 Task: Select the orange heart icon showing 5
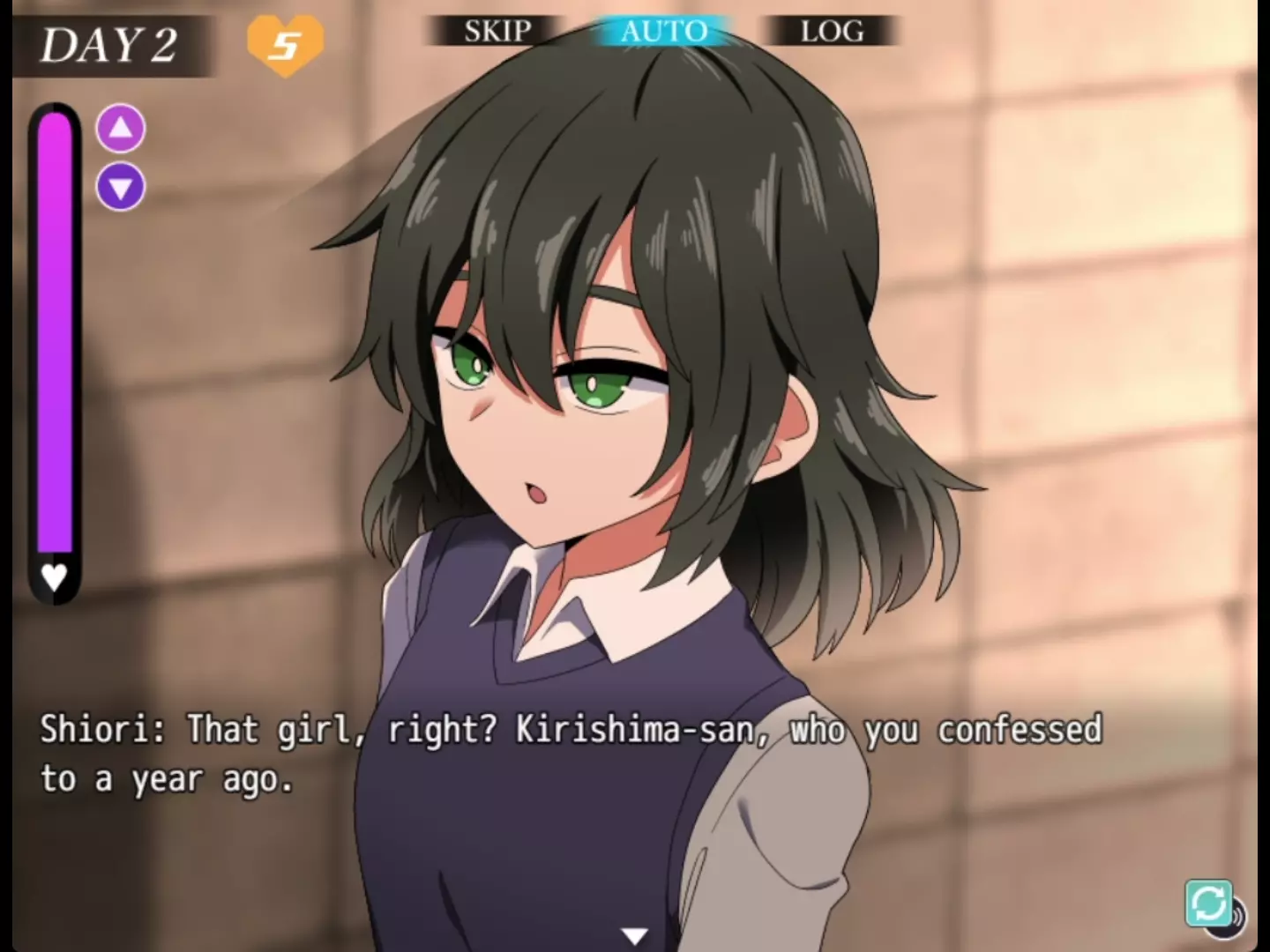tap(285, 44)
